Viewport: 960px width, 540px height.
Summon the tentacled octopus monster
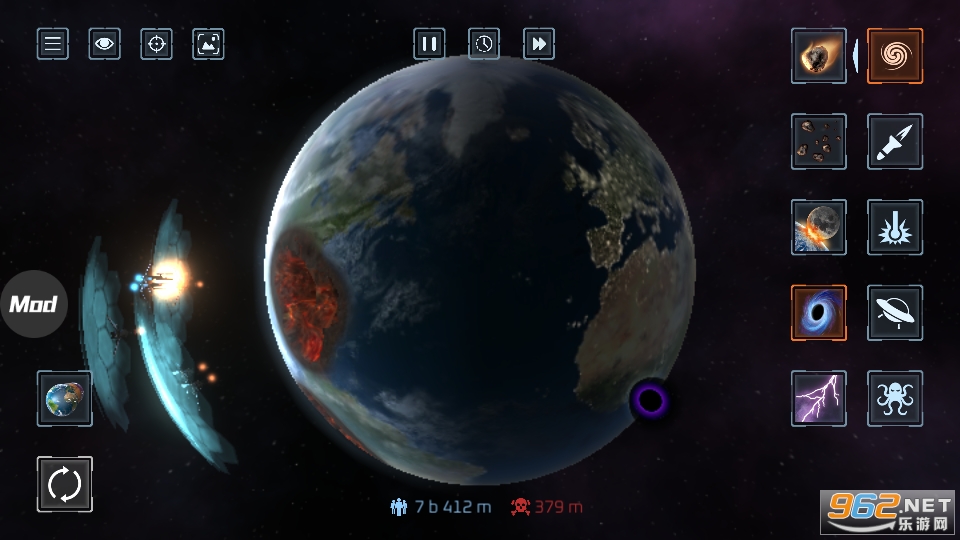[x=895, y=399]
